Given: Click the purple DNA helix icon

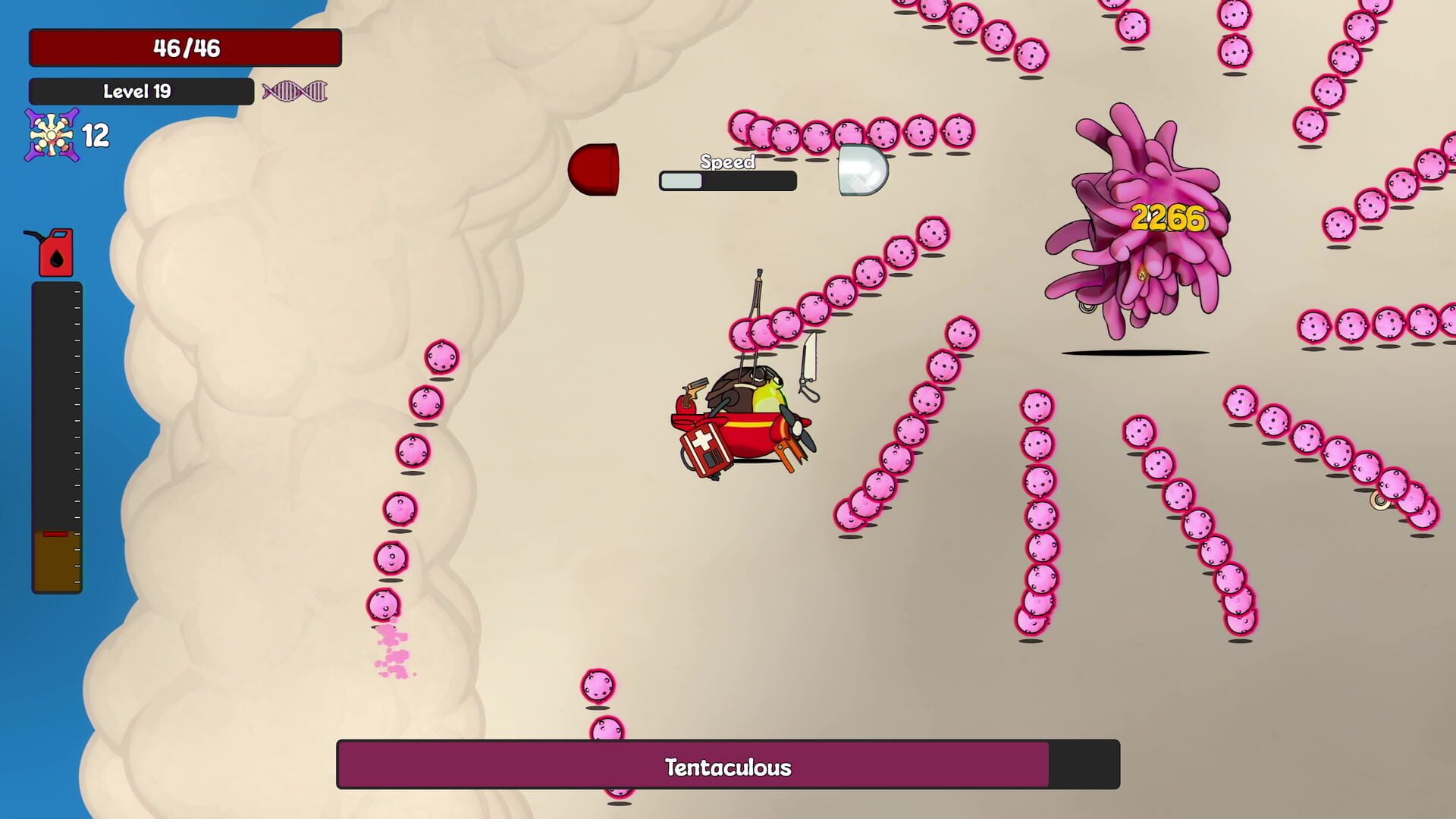Looking at the screenshot, I should click(x=294, y=91).
